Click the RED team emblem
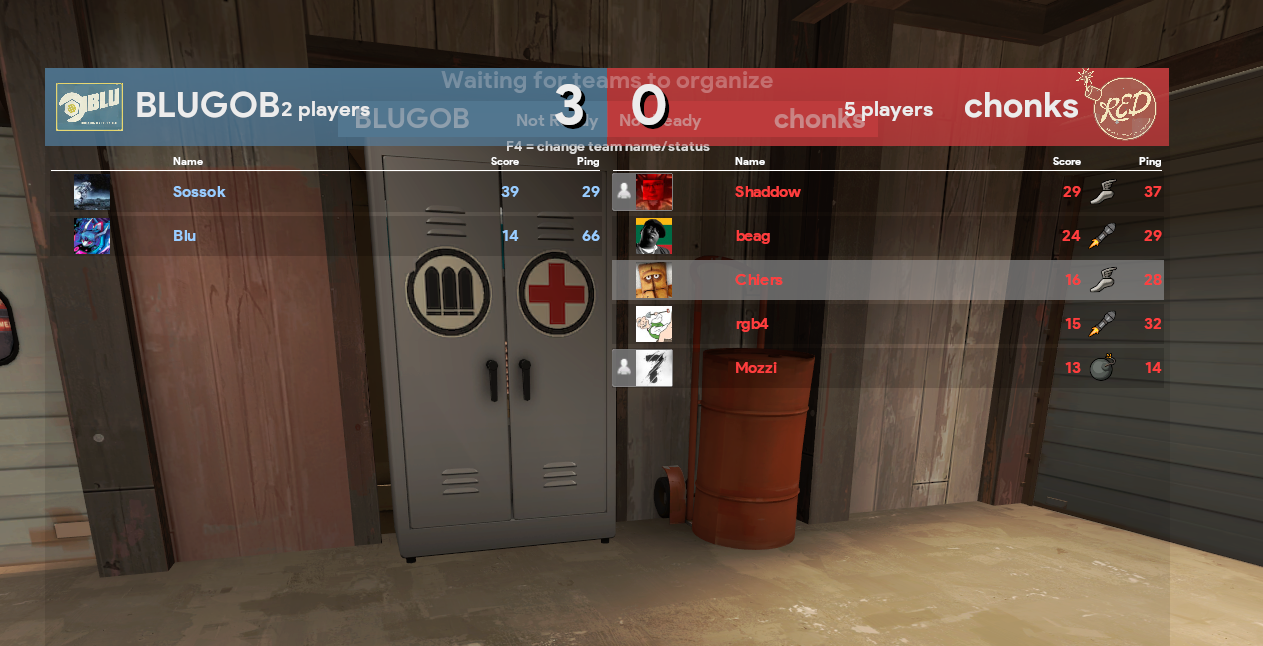Screen dimensions: 1263x646 [x=1124, y=106]
